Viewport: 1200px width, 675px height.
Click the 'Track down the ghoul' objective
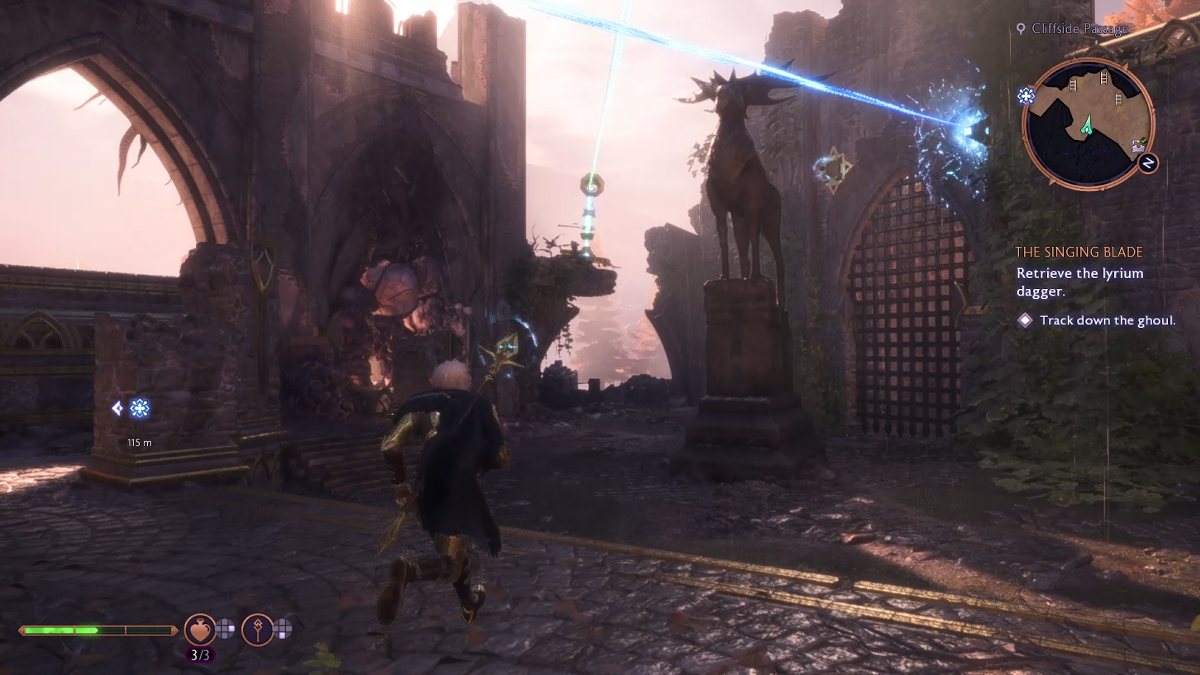point(1107,321)
